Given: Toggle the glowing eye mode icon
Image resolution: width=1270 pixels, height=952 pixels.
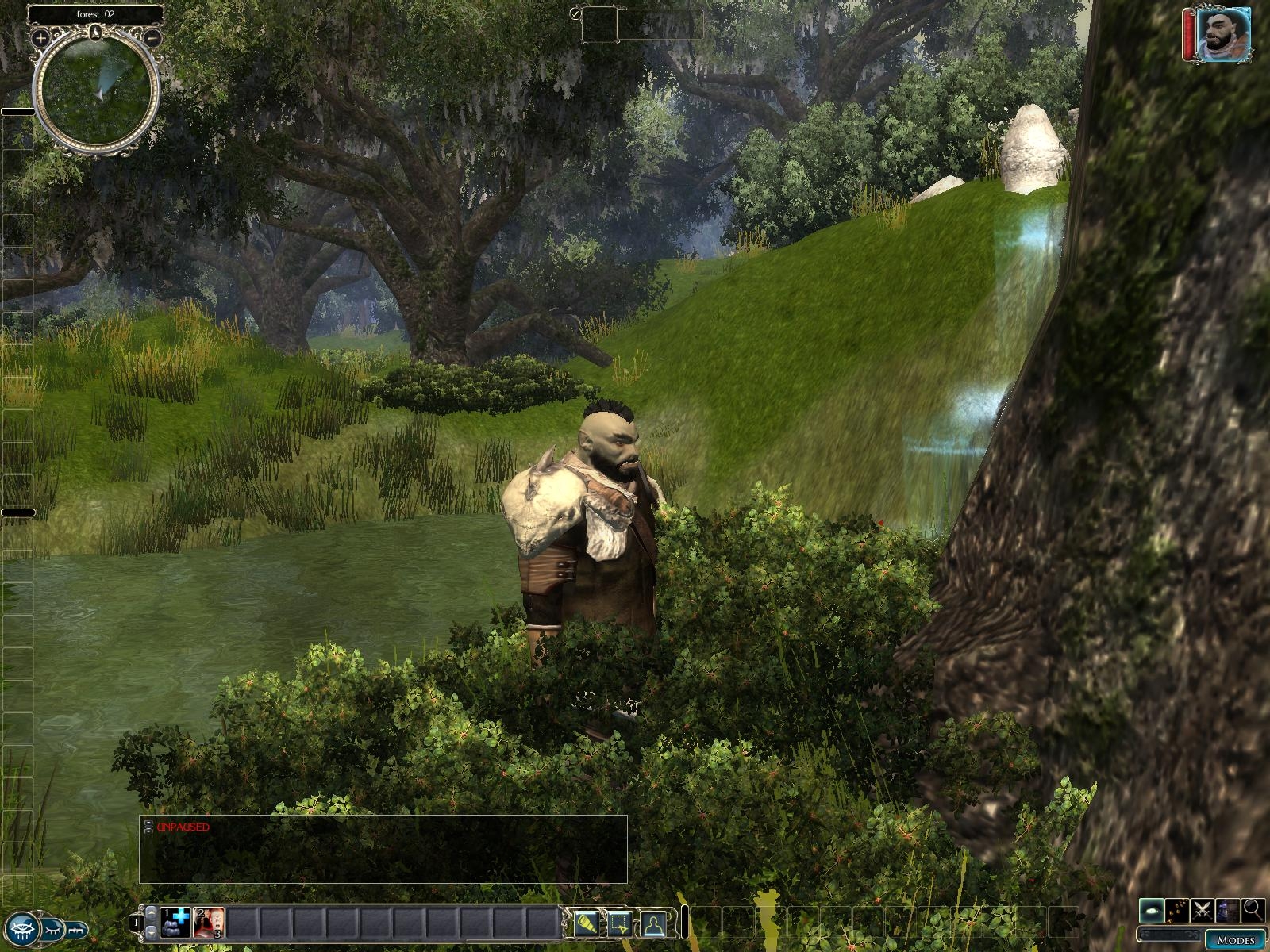Looking at the screenshot, I should [1153, 911].
